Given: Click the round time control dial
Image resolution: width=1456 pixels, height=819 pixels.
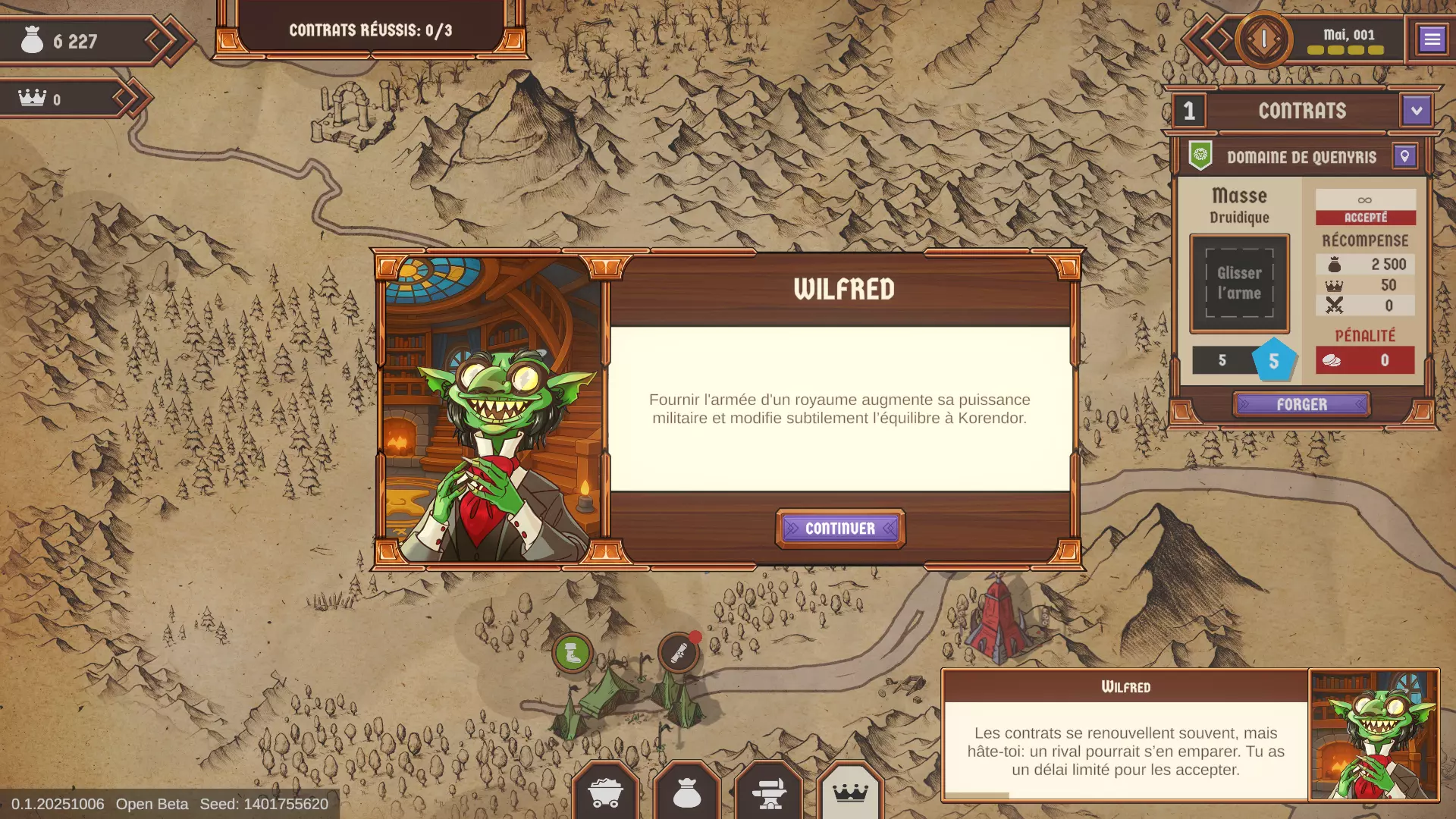Looking at the screenshot, I should (x=1263, y=39).
